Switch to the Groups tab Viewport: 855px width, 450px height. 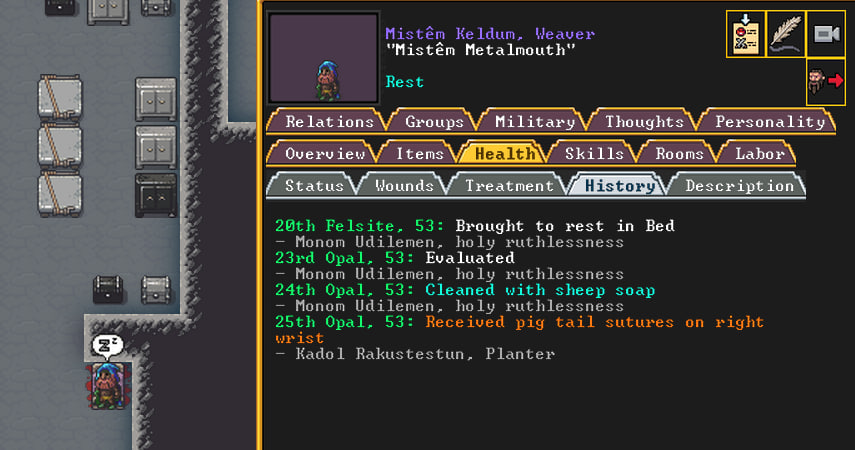coord(434,122)
